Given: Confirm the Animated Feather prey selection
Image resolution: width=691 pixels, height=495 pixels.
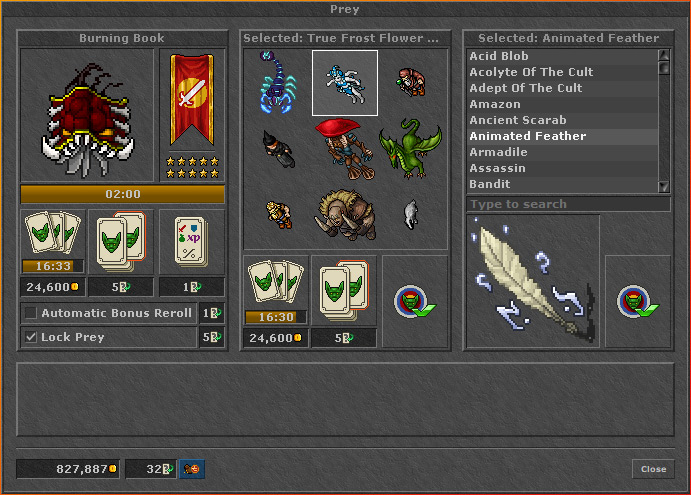Looking at the screenshot, I should coord(637,301).
